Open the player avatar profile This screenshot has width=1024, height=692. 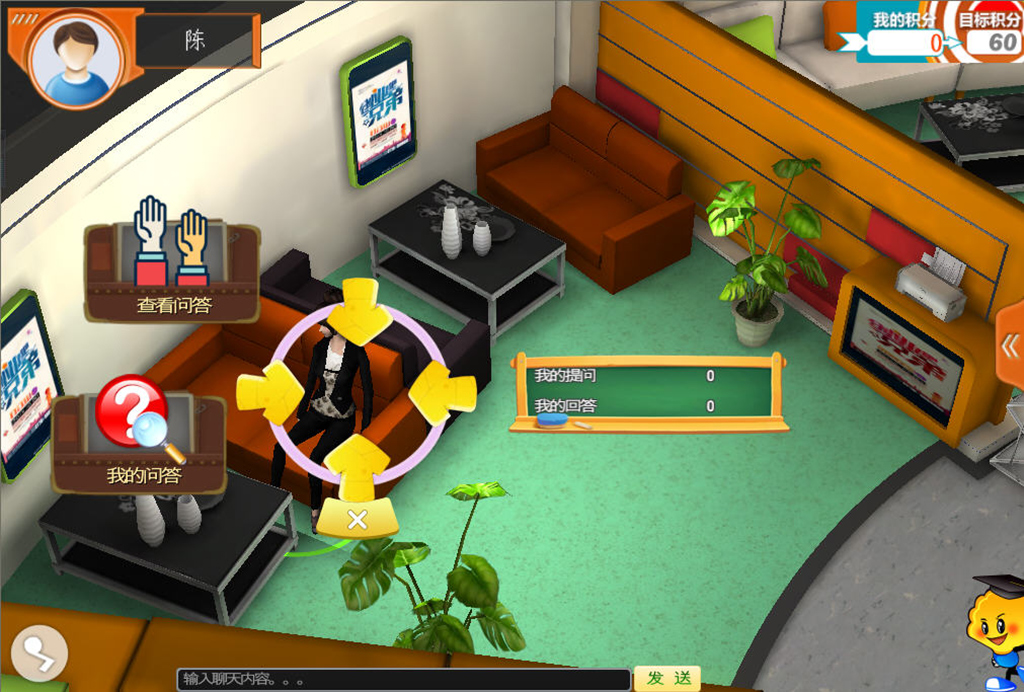click(x=77, y=59)
